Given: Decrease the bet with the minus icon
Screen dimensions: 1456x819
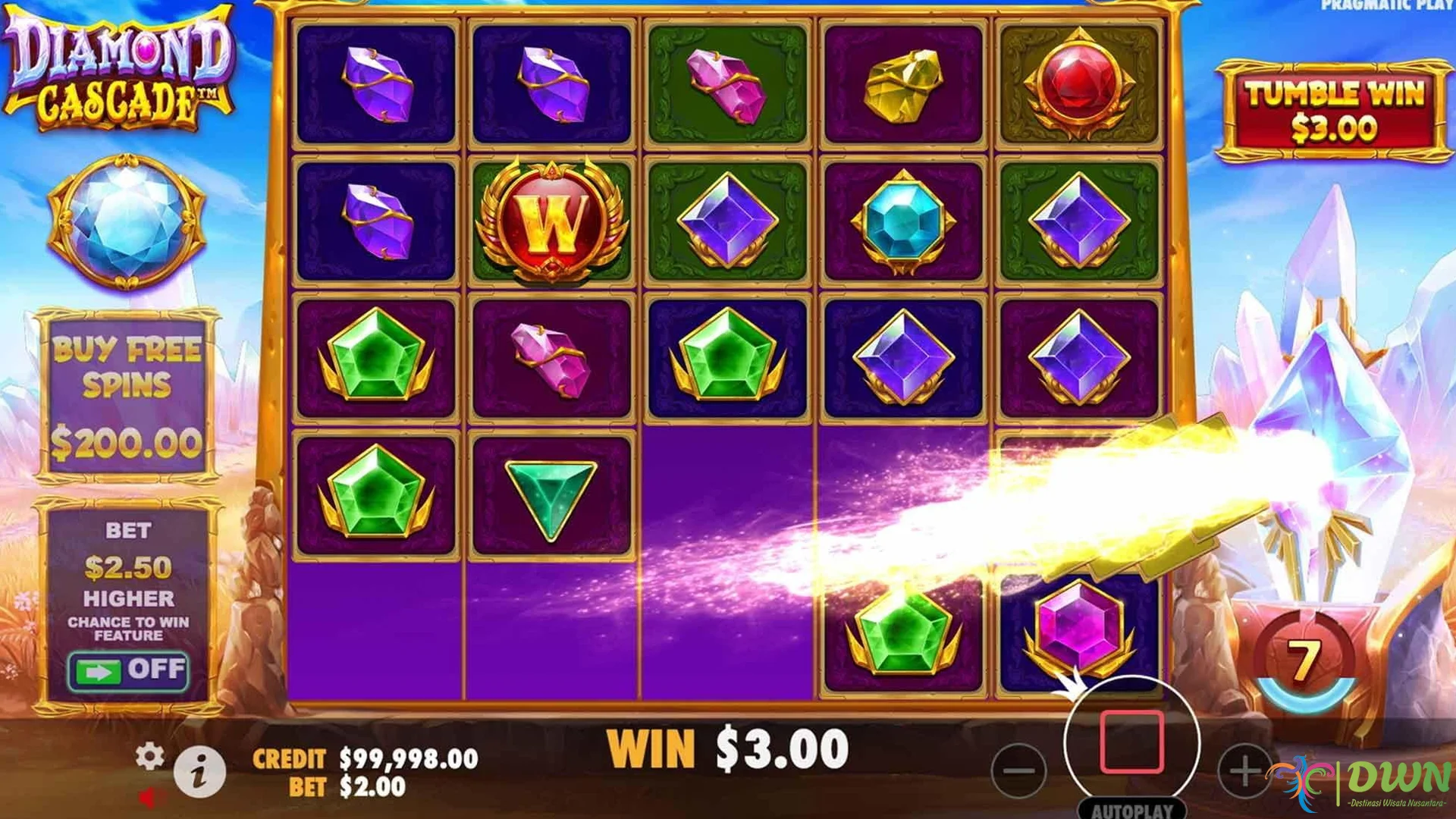Looking at the screenshot, I should pos(1020,770).
